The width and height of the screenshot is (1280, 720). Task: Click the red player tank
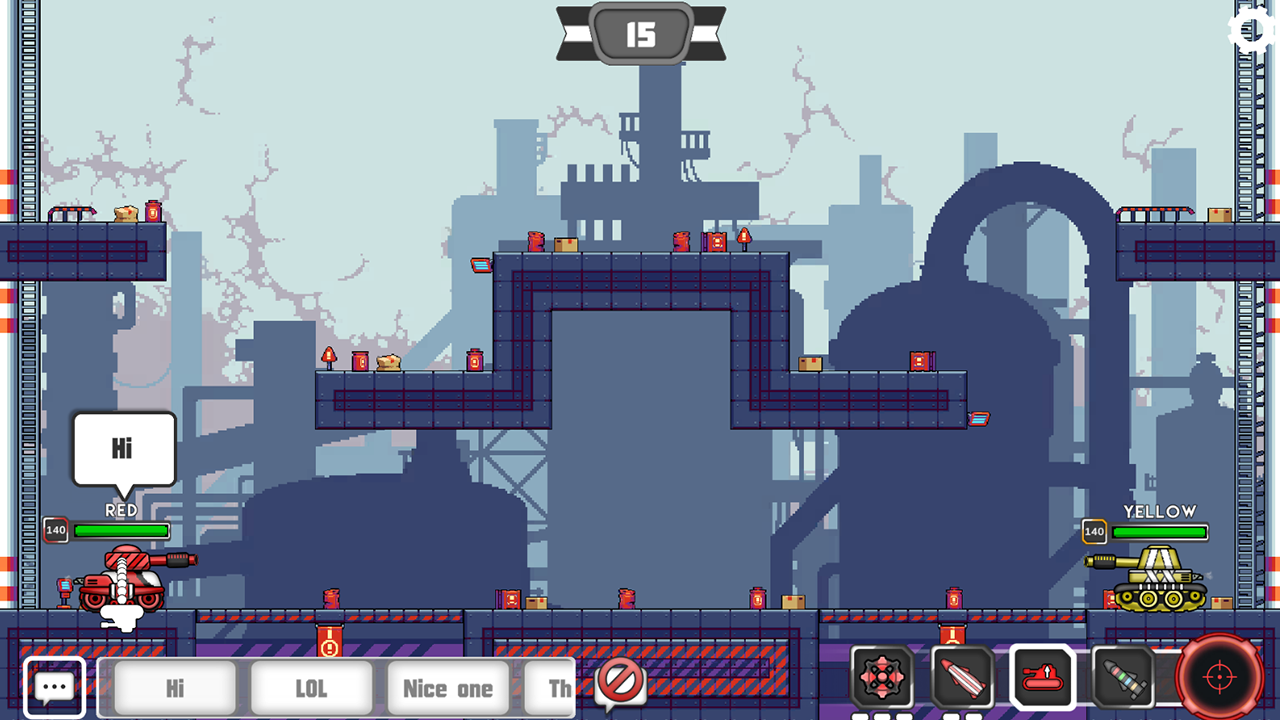point(120,585)
